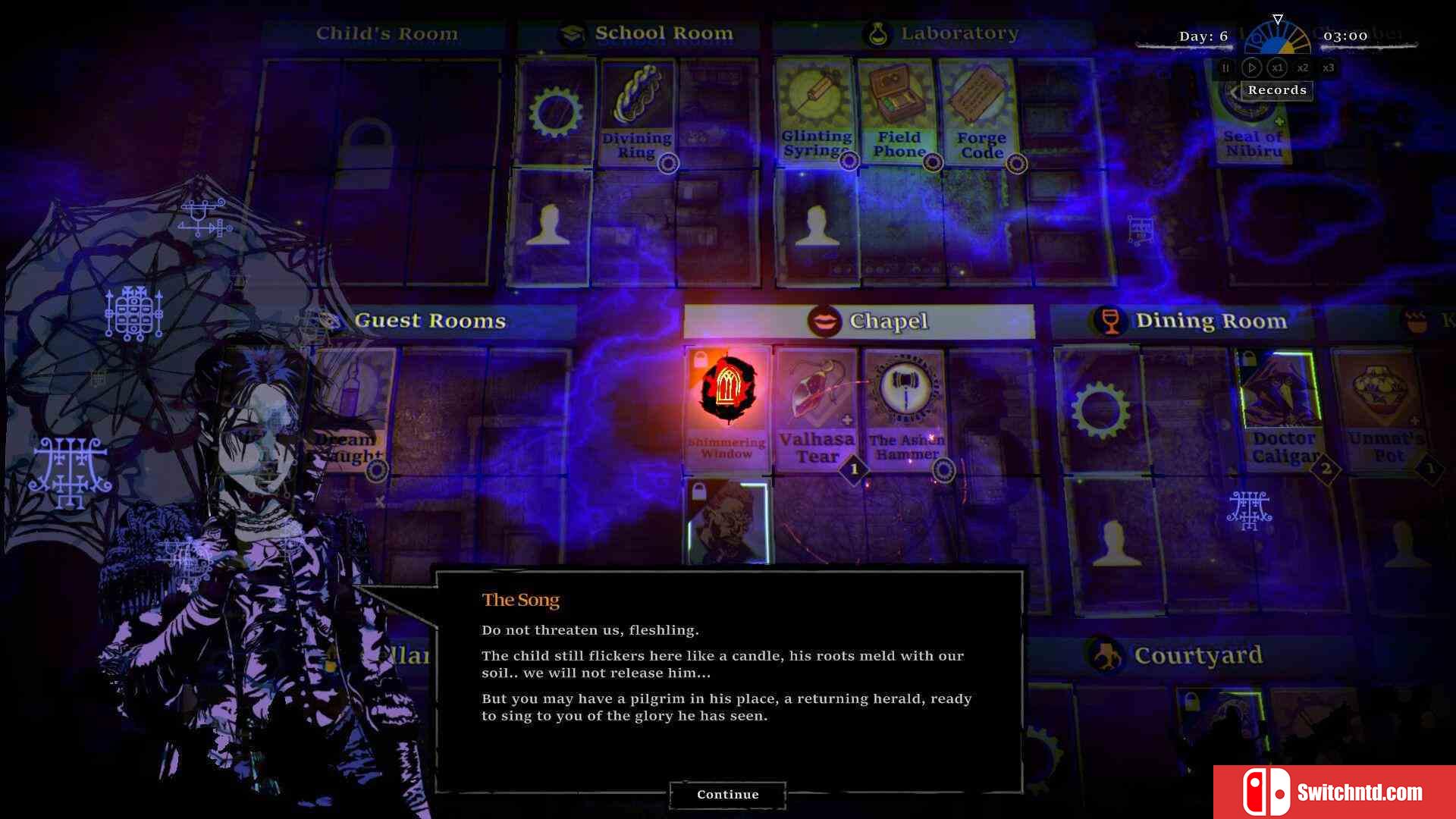The height and width of the screenshot is (819, 1456).
Task: Pick the Forge Code card
Action: [981, 111]
